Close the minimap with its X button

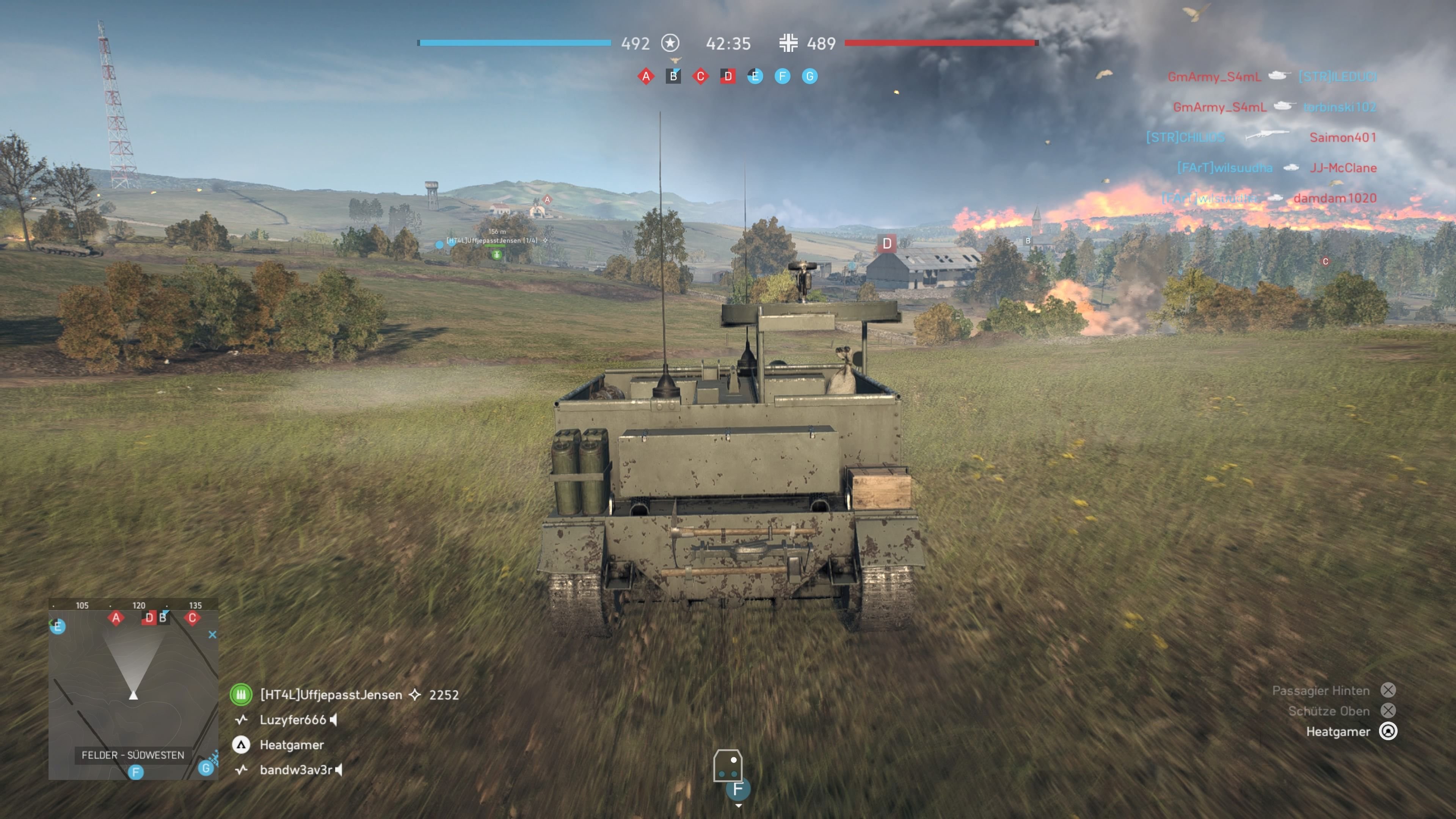pyautogui.click(x=212, y=635)
